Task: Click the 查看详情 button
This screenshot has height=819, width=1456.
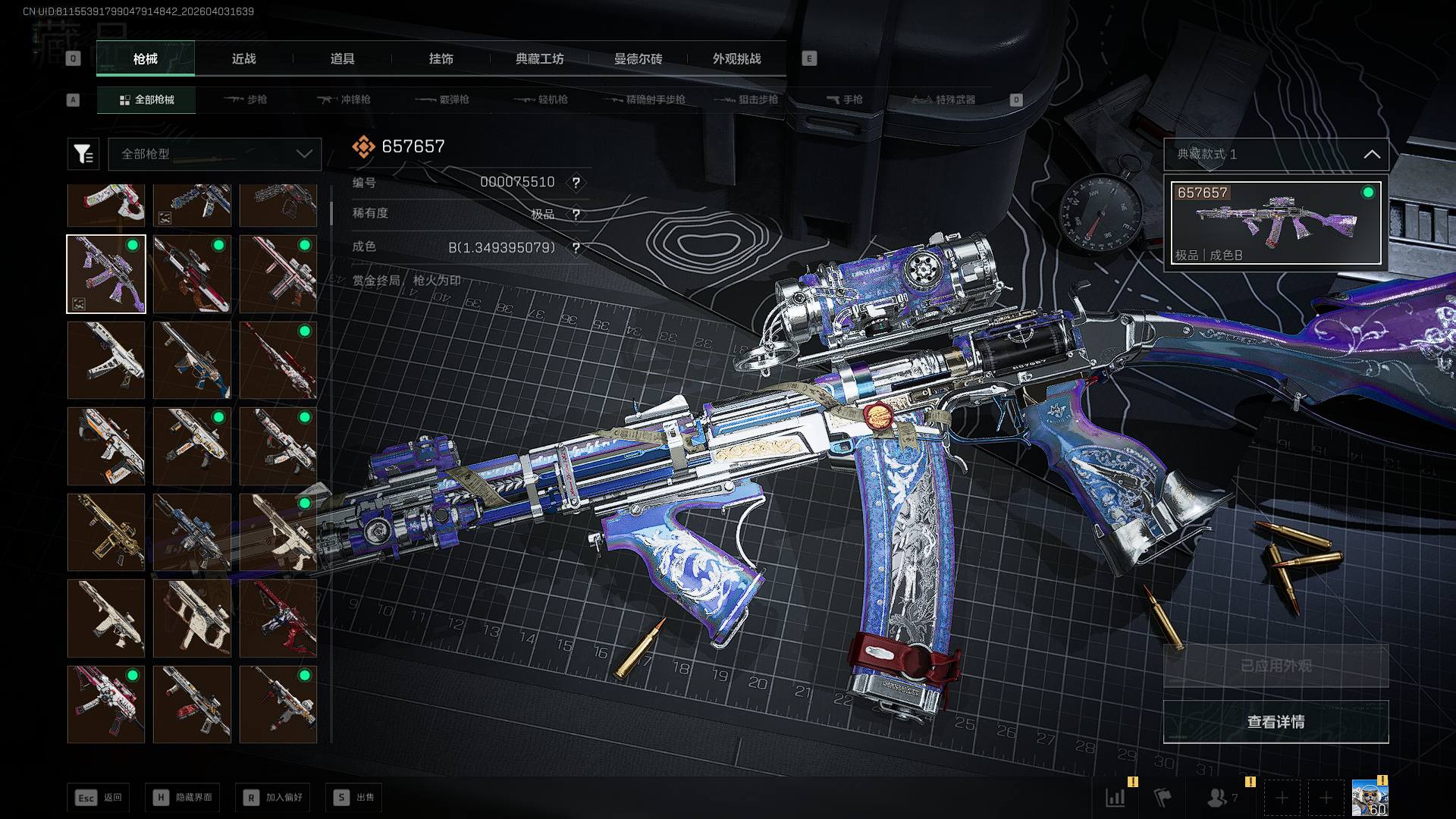Action: [x=1276, y=722]
